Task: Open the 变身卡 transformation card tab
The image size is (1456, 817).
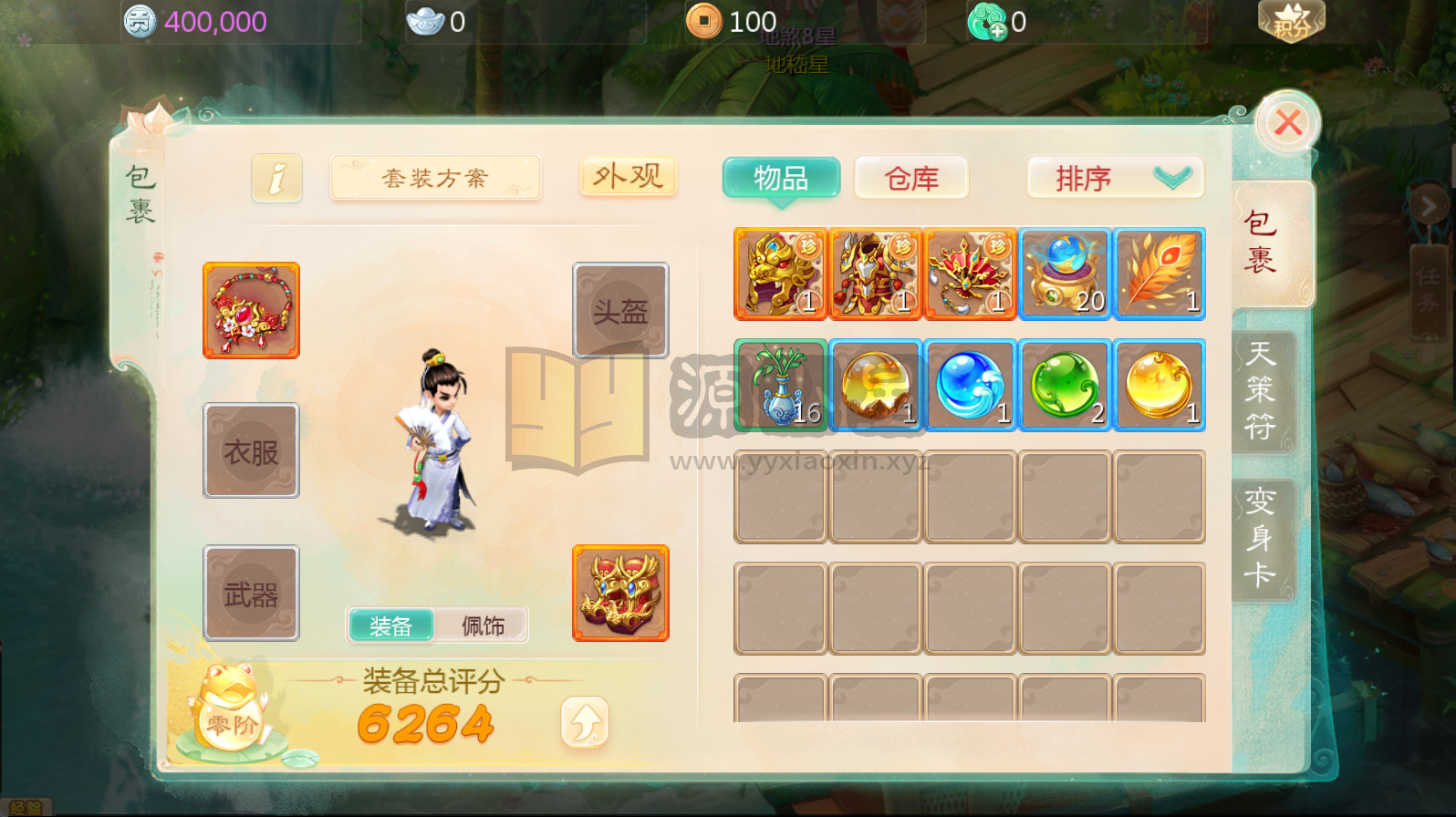Action: click(1263, 540)
